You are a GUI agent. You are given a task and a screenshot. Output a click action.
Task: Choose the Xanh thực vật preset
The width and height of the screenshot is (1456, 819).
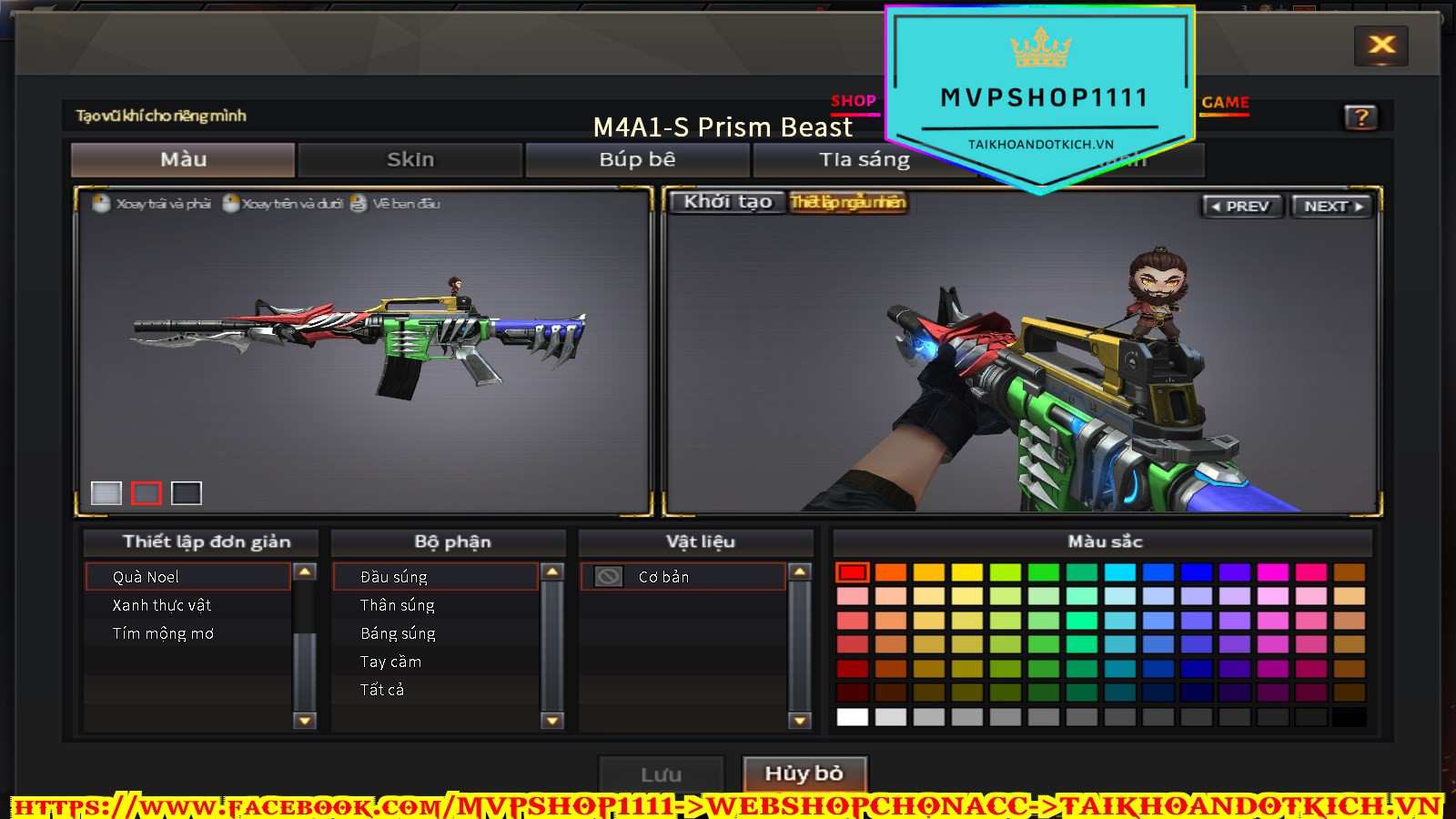click(162, 605)
